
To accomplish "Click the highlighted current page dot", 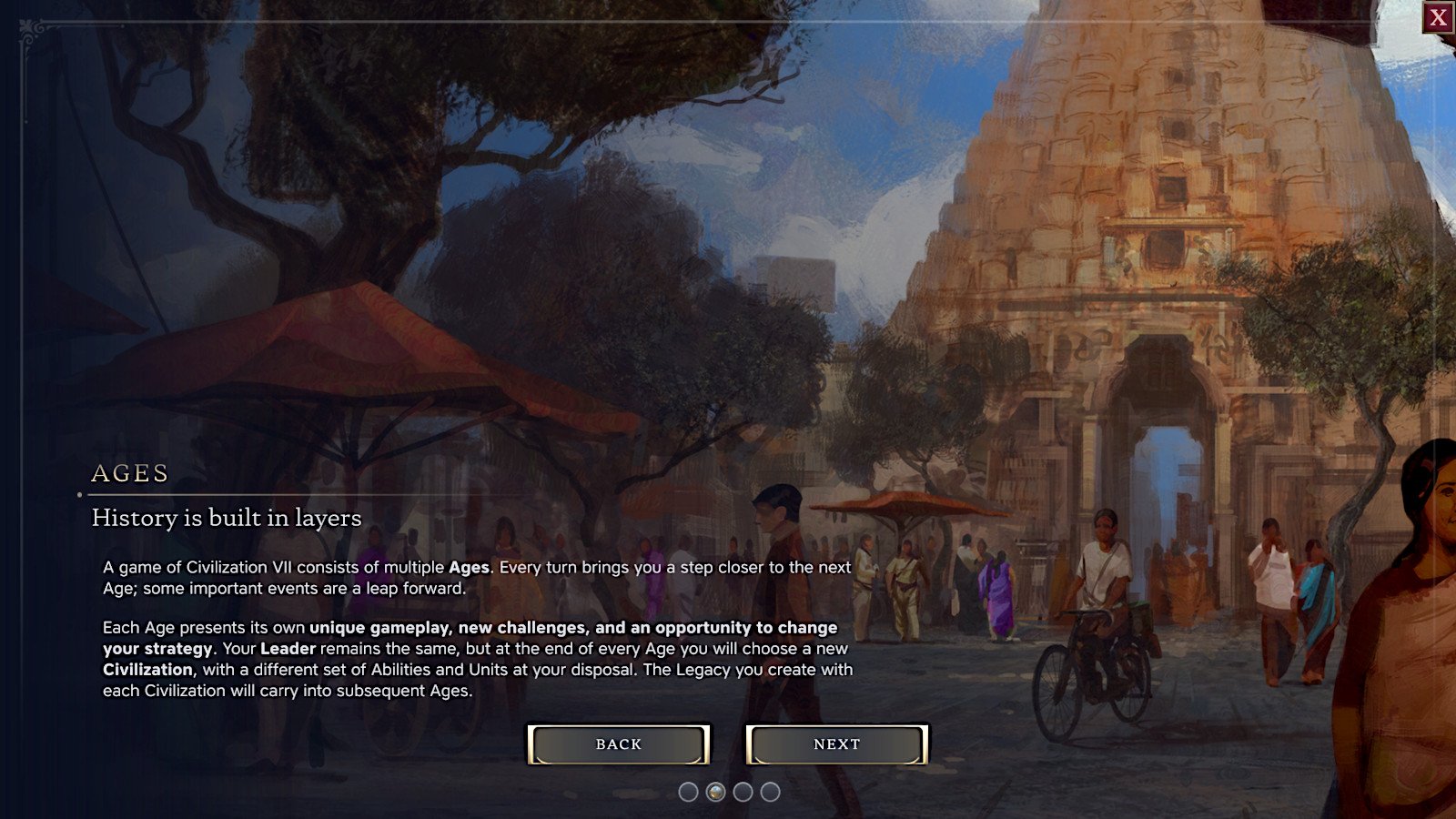I will [716, 792].
